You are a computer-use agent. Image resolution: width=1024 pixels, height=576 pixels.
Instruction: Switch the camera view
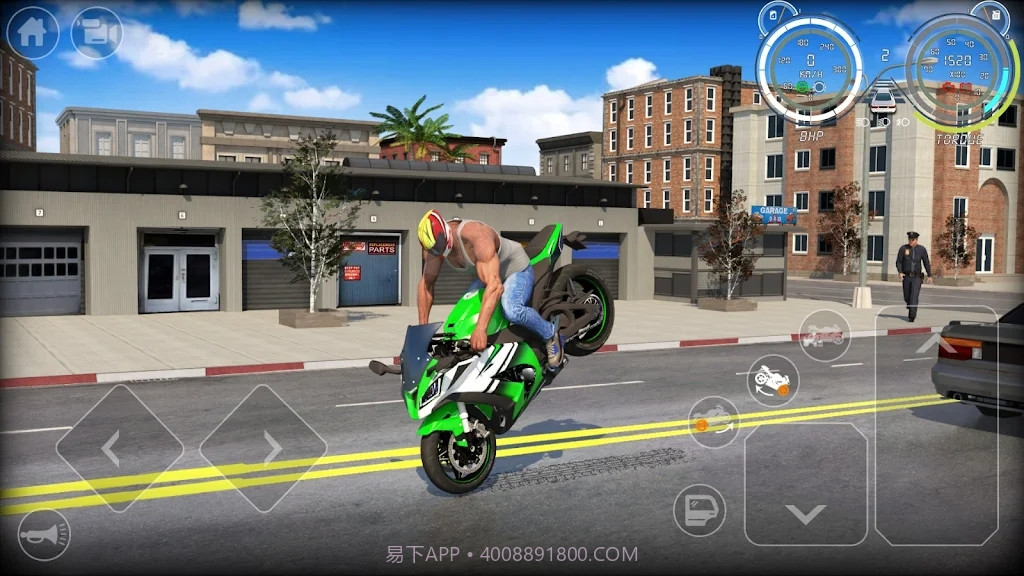coord(96,32)
